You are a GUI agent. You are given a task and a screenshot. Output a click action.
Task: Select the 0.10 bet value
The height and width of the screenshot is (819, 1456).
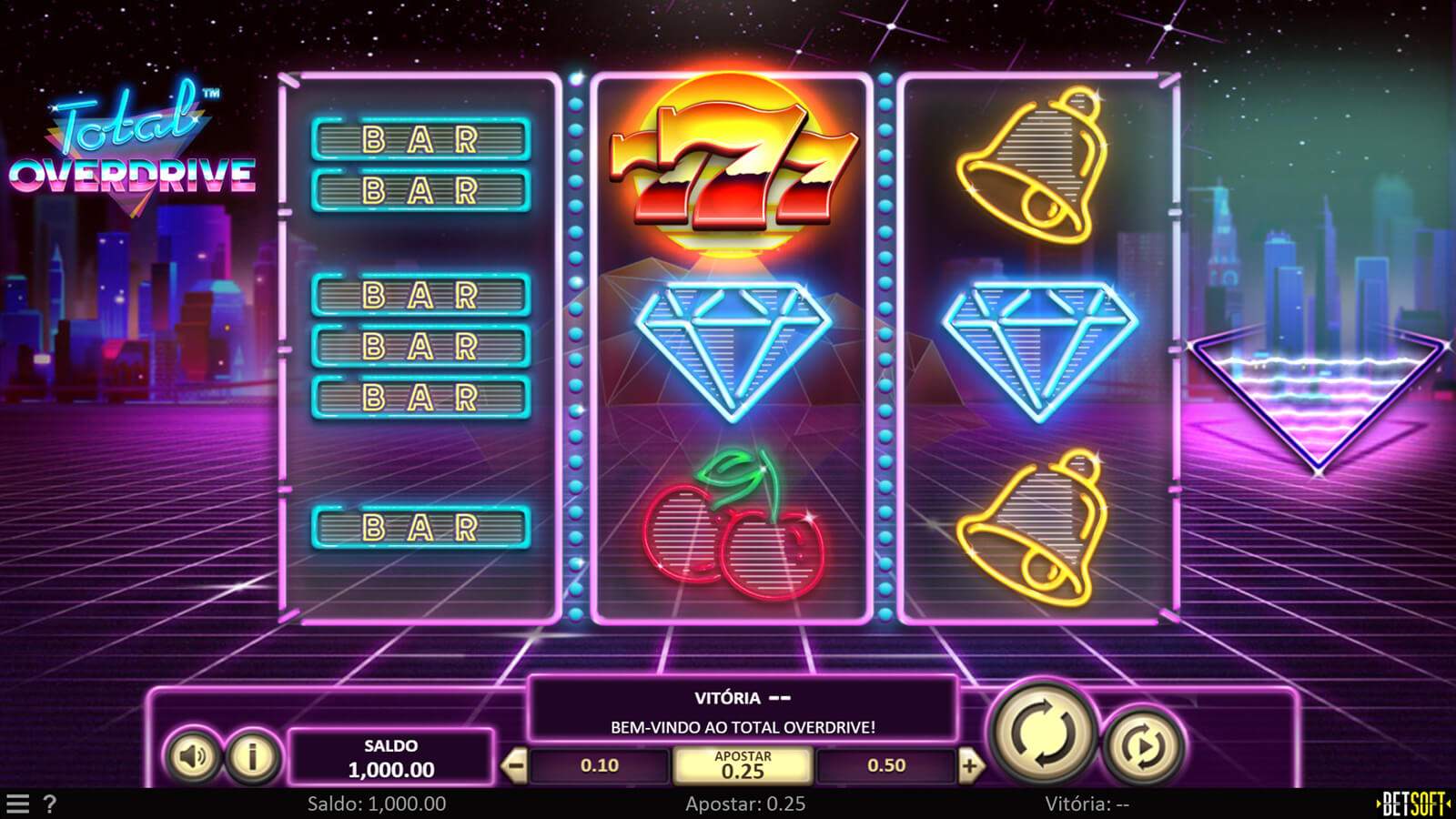pos(599,766)
